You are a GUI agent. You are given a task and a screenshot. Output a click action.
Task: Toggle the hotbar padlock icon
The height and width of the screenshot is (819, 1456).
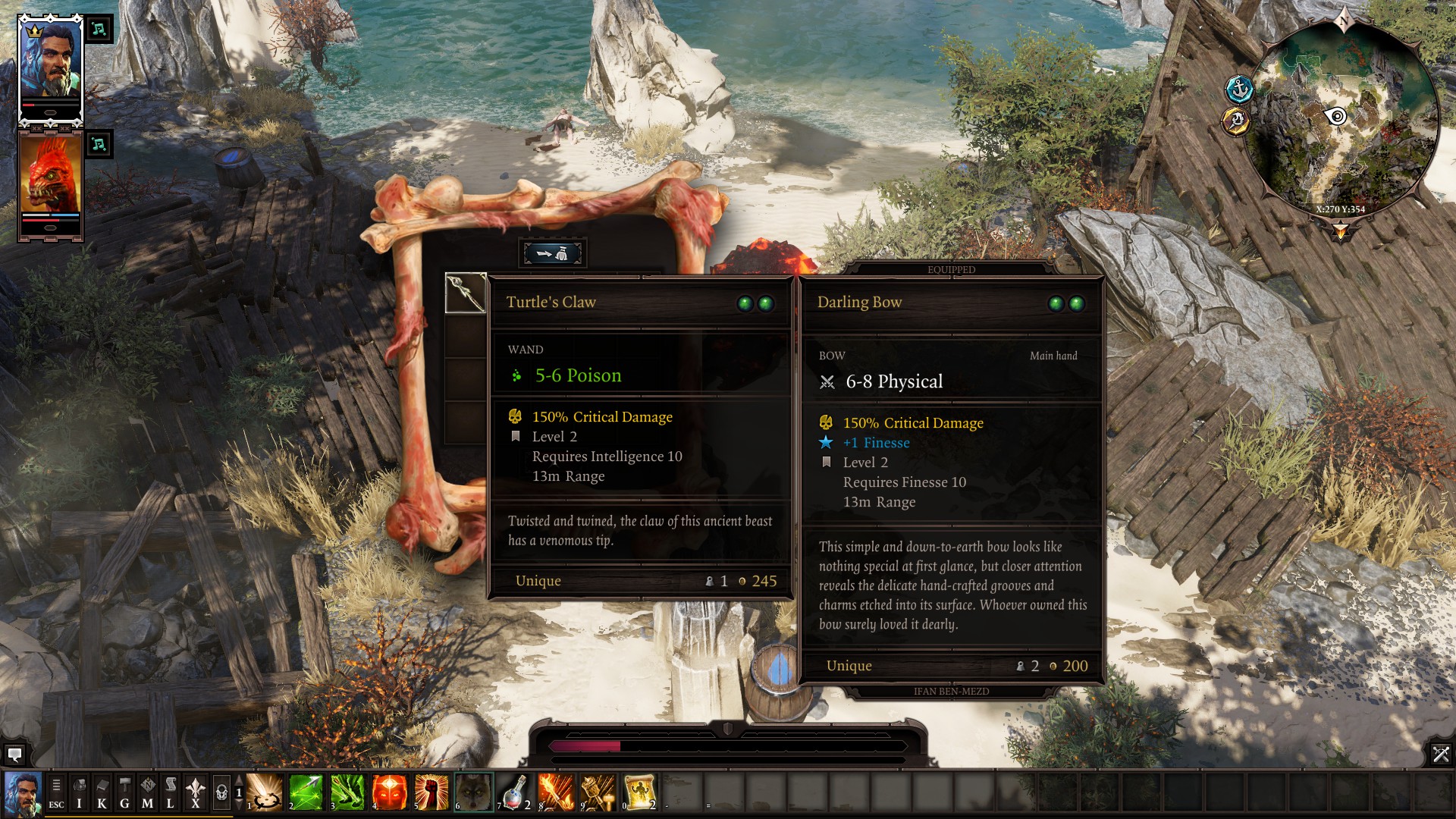tap(221, 792)
